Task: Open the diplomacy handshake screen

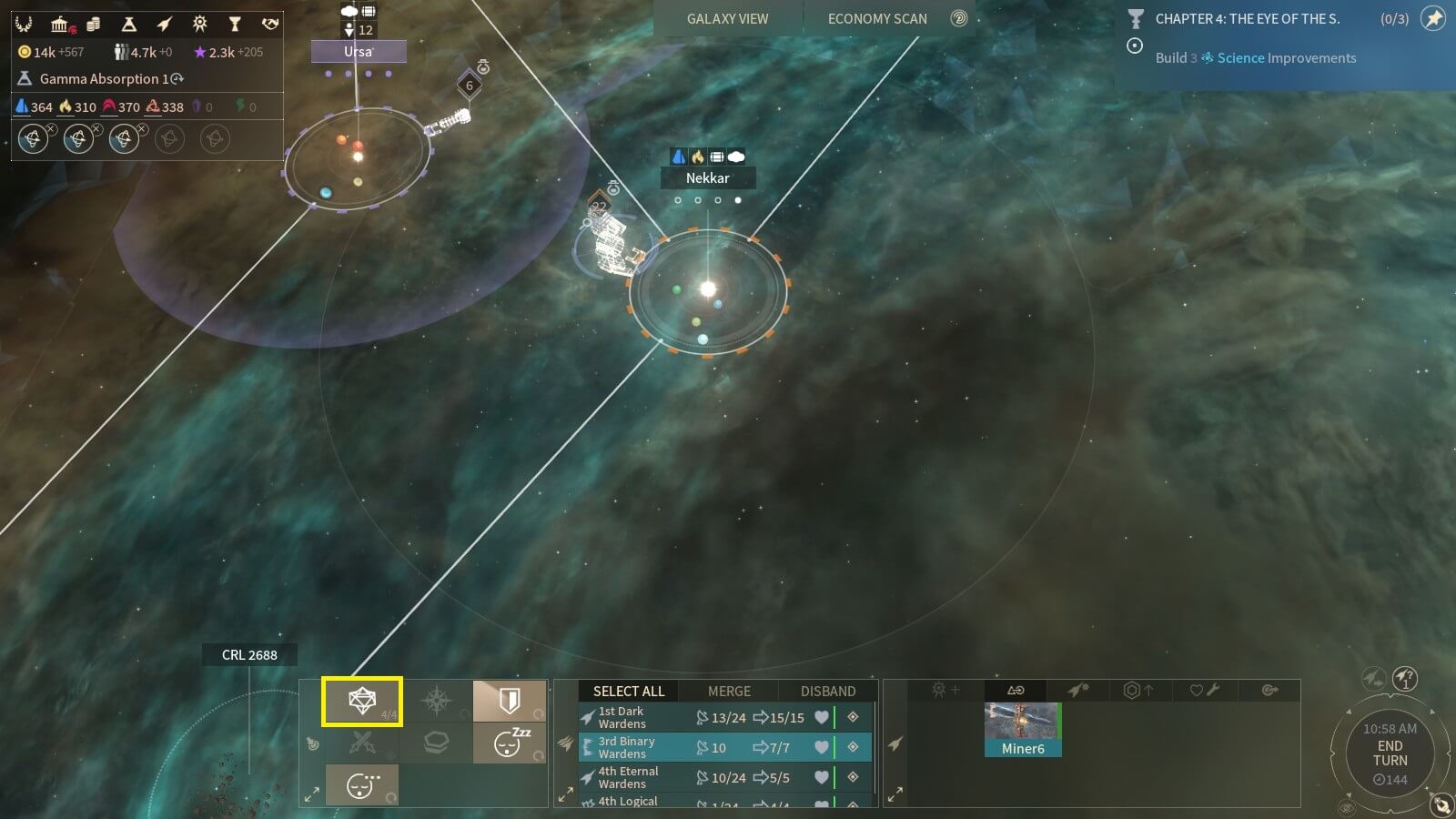Action: point(269,24)
